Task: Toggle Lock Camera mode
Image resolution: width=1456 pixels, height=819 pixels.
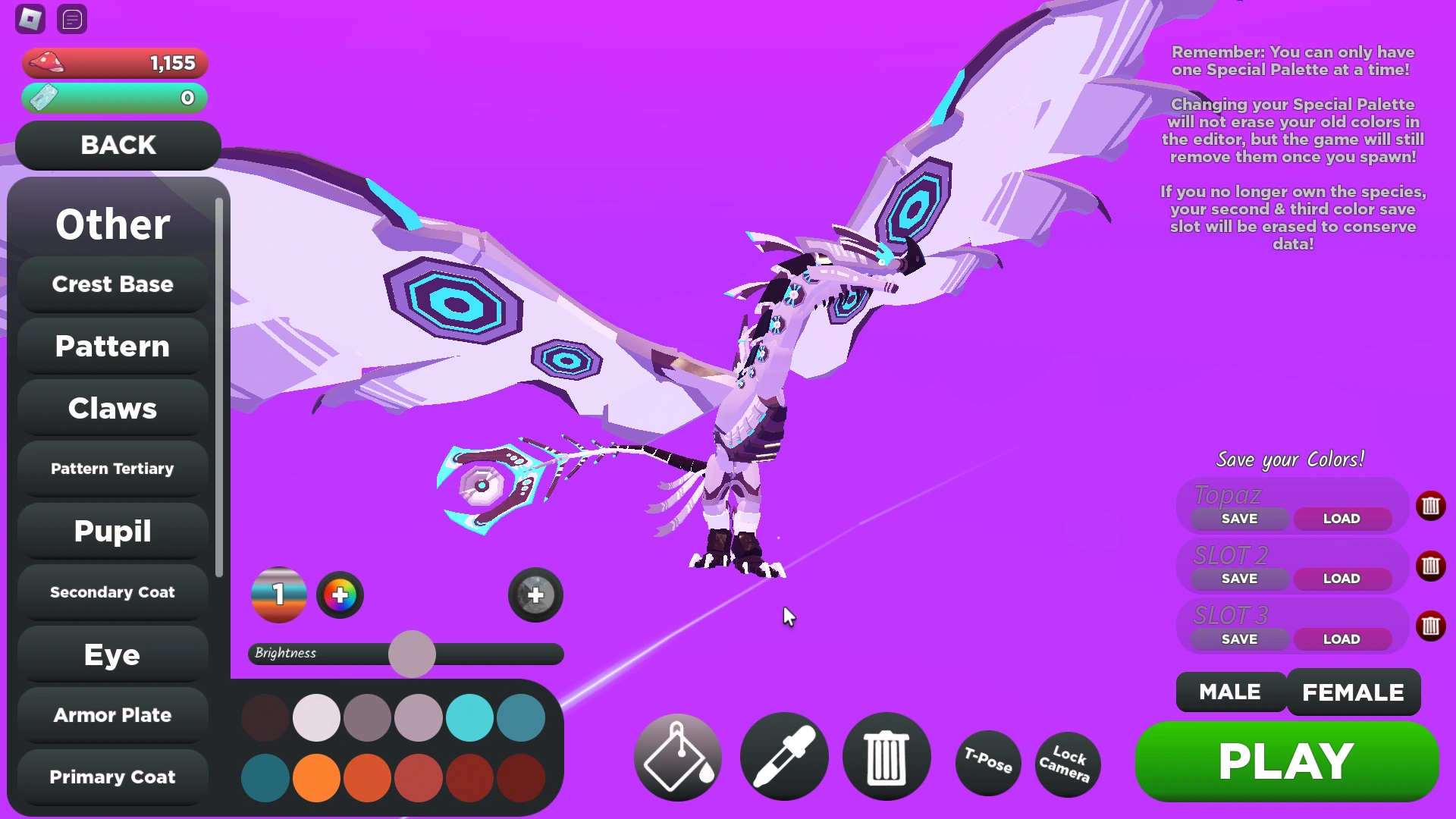Action: coord(1067,764)
